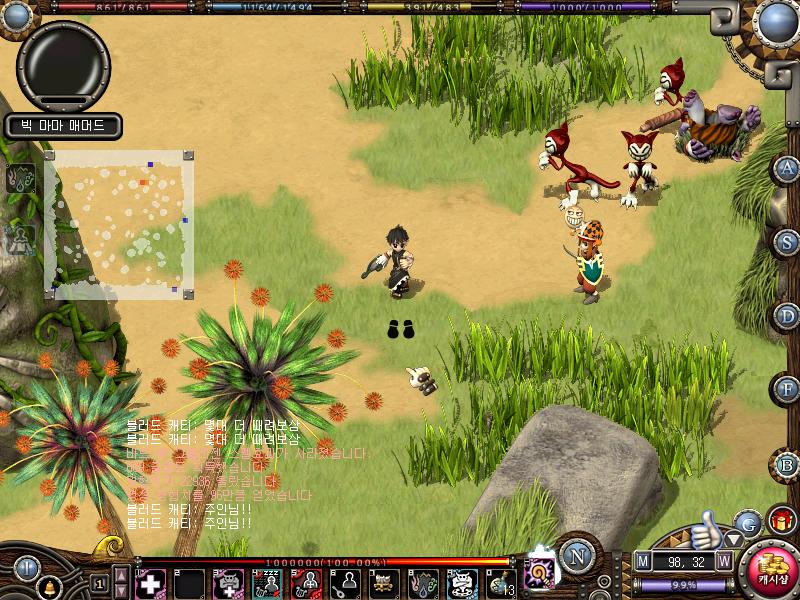Open the cash shop (캐시샵)
800x600 pixels.
[x=770, y=569]
